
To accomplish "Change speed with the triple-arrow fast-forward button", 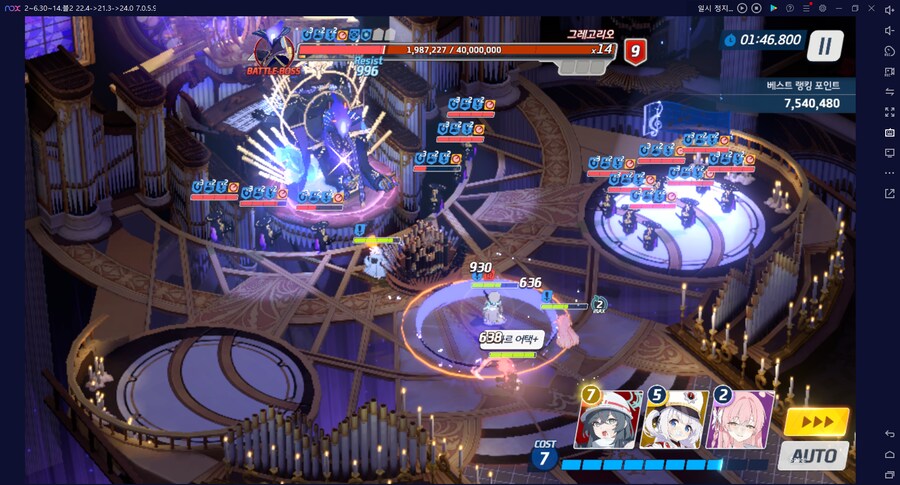I will pyautogui.click(x=816, y=422).
